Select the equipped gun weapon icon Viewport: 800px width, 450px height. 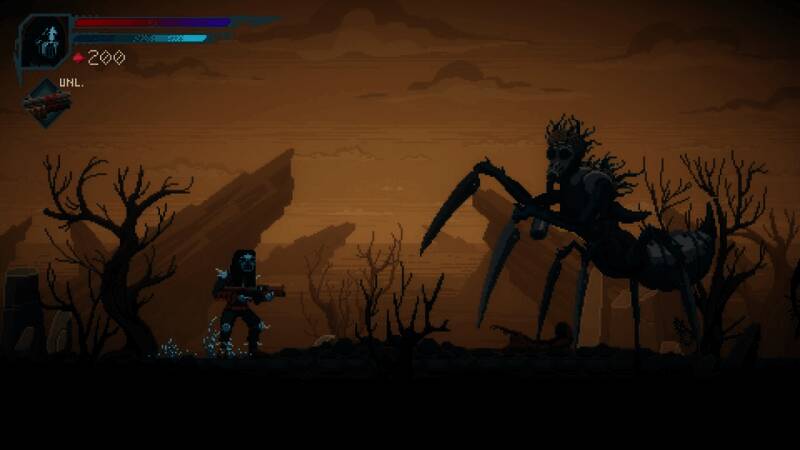(x=47, y=103)
